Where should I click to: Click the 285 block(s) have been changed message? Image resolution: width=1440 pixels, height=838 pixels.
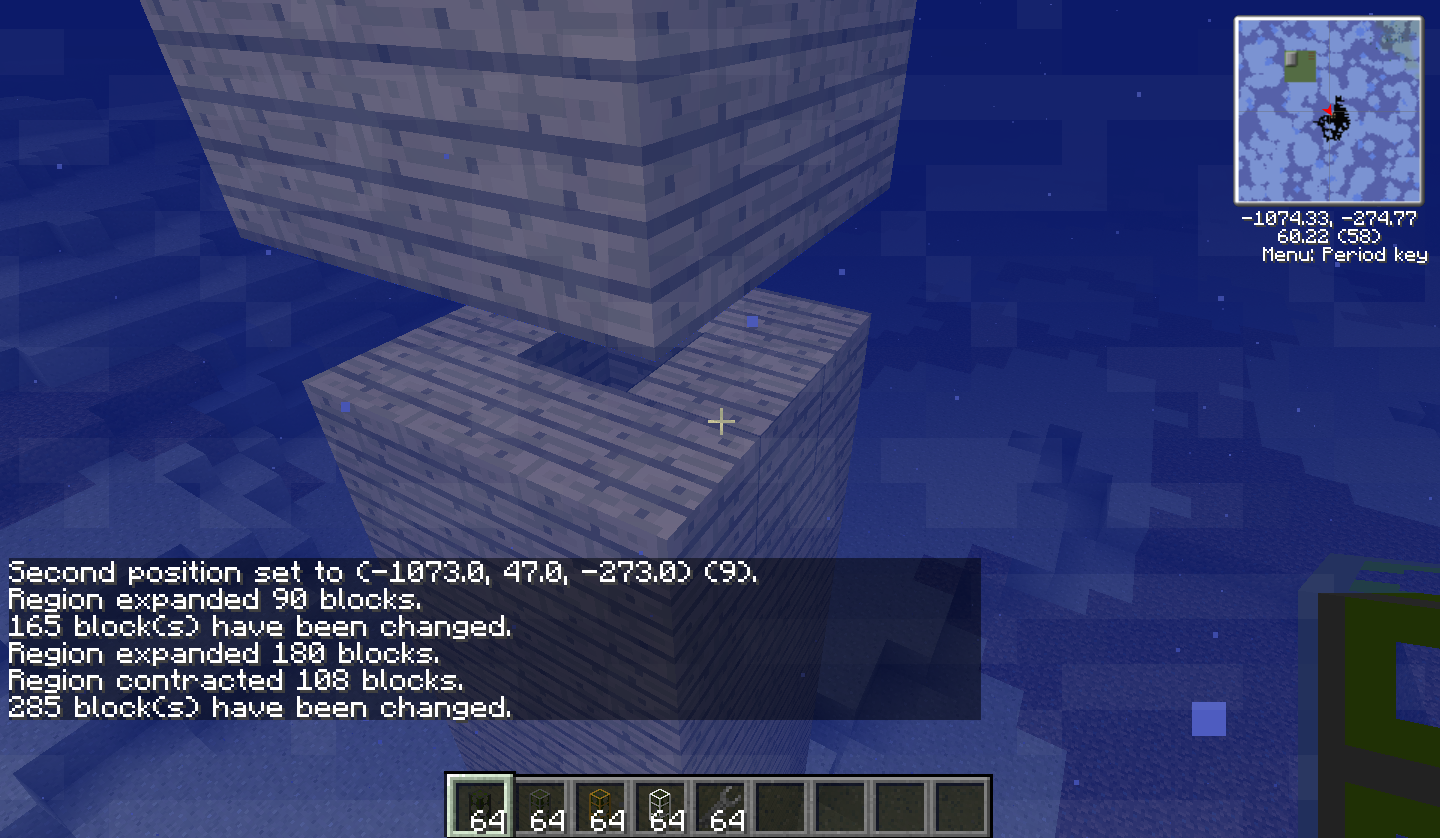(260, 708)
